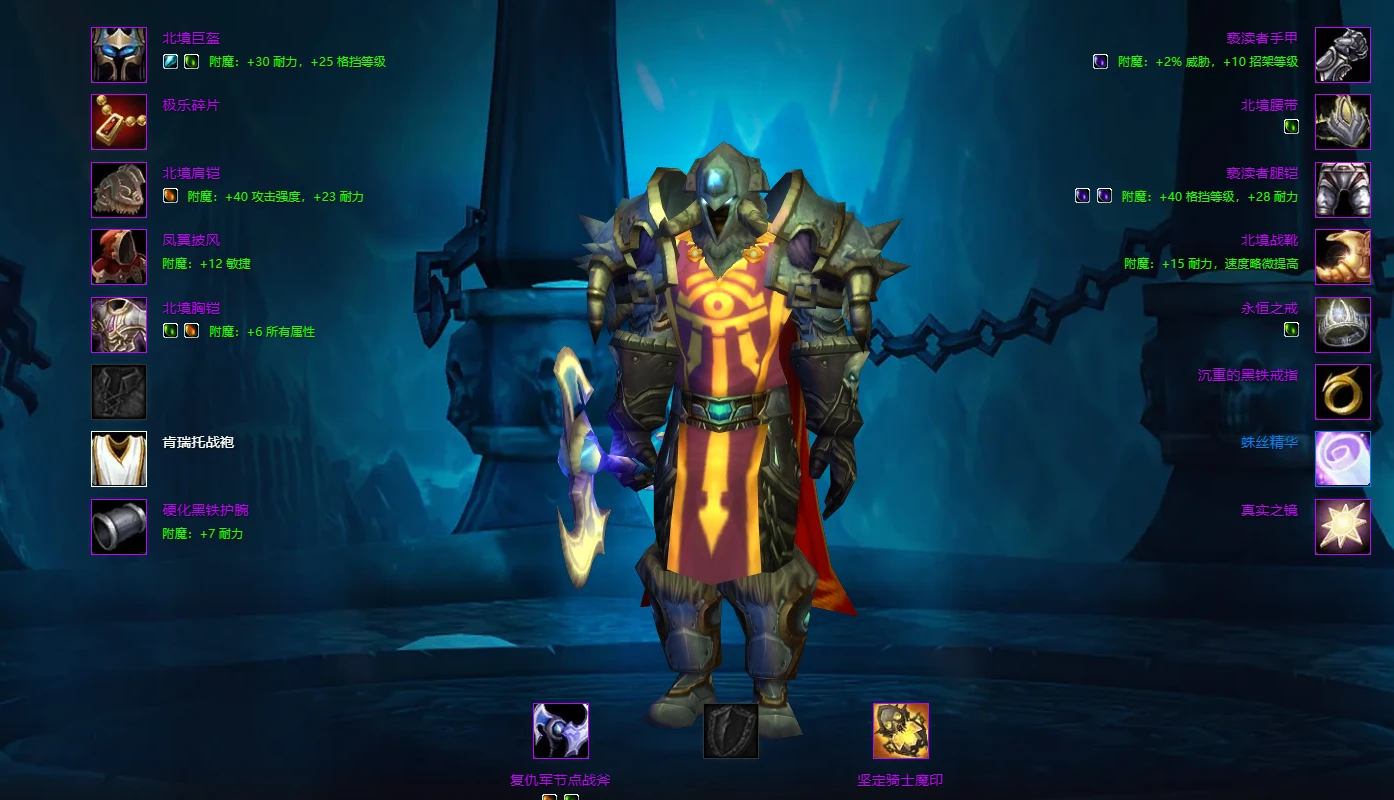Open the 北境肩铠 shoulder slot

(119, 189)
